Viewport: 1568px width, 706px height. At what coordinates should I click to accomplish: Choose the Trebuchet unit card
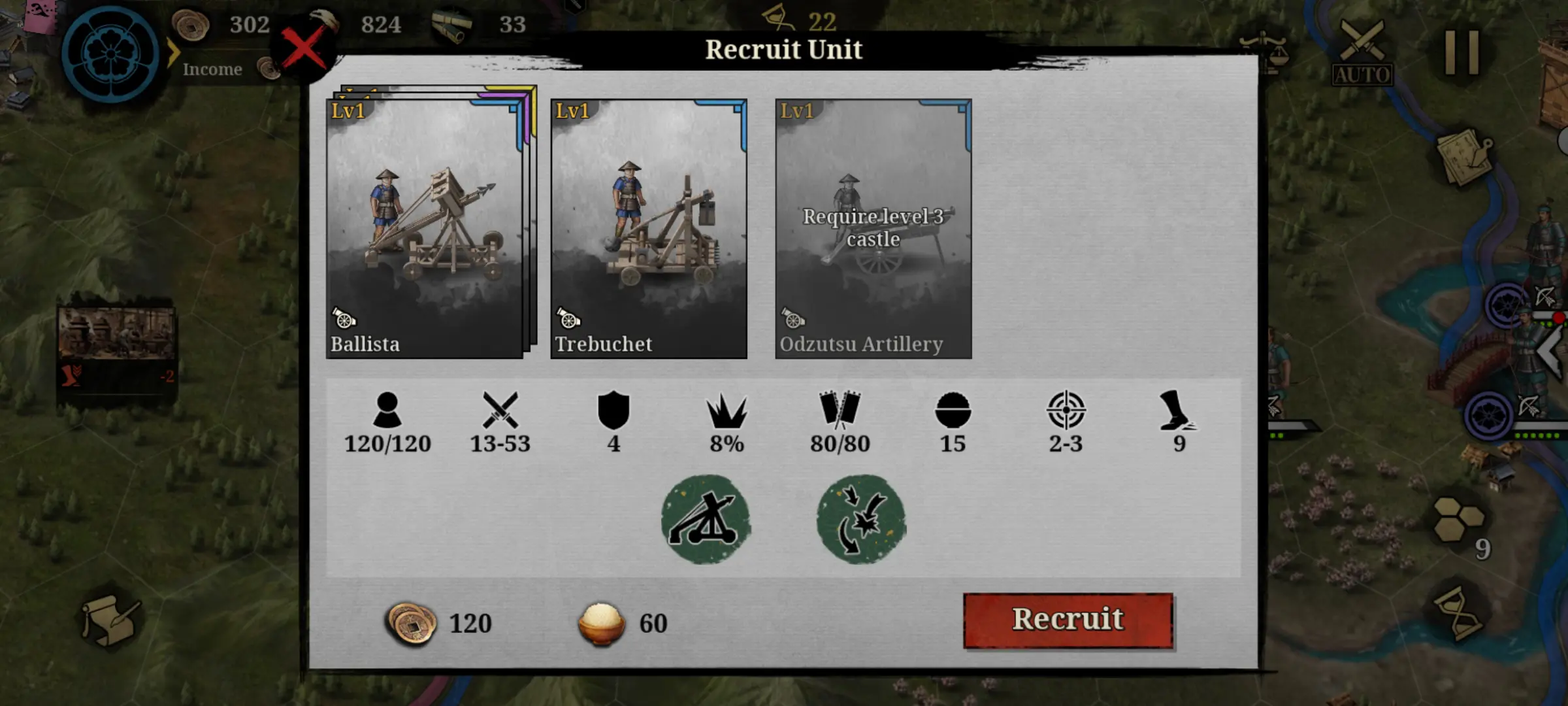pos(649,229)
